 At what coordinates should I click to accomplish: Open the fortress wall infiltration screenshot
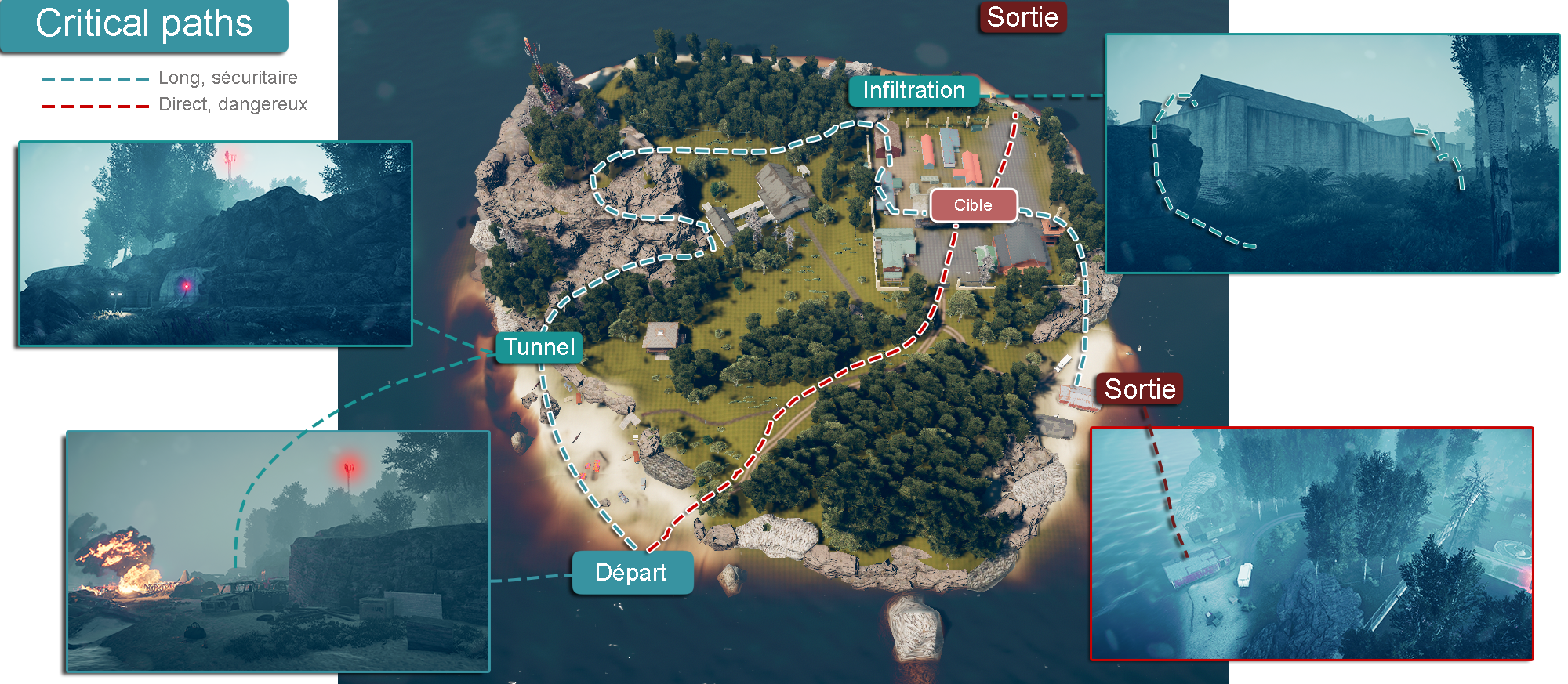pos(1331,154)
